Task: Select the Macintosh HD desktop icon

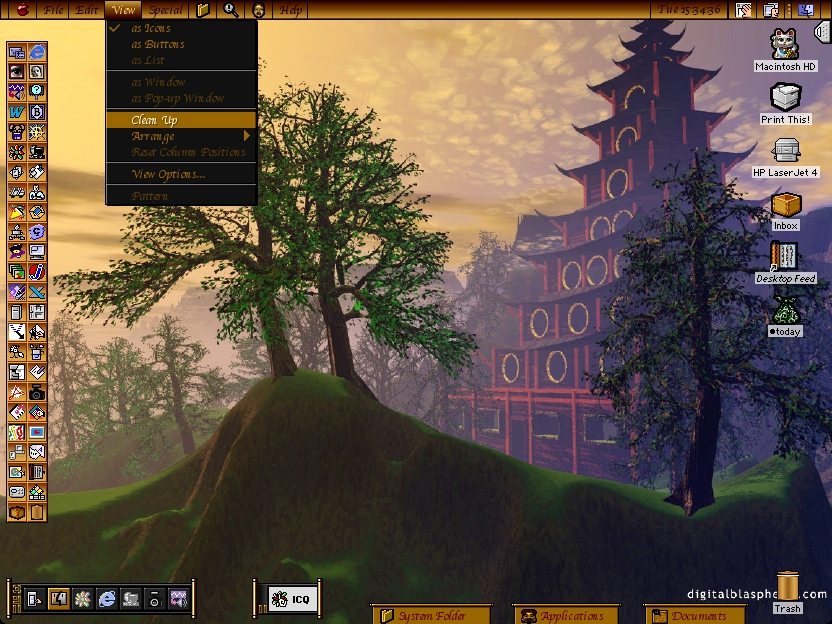Action: point(786,45)
